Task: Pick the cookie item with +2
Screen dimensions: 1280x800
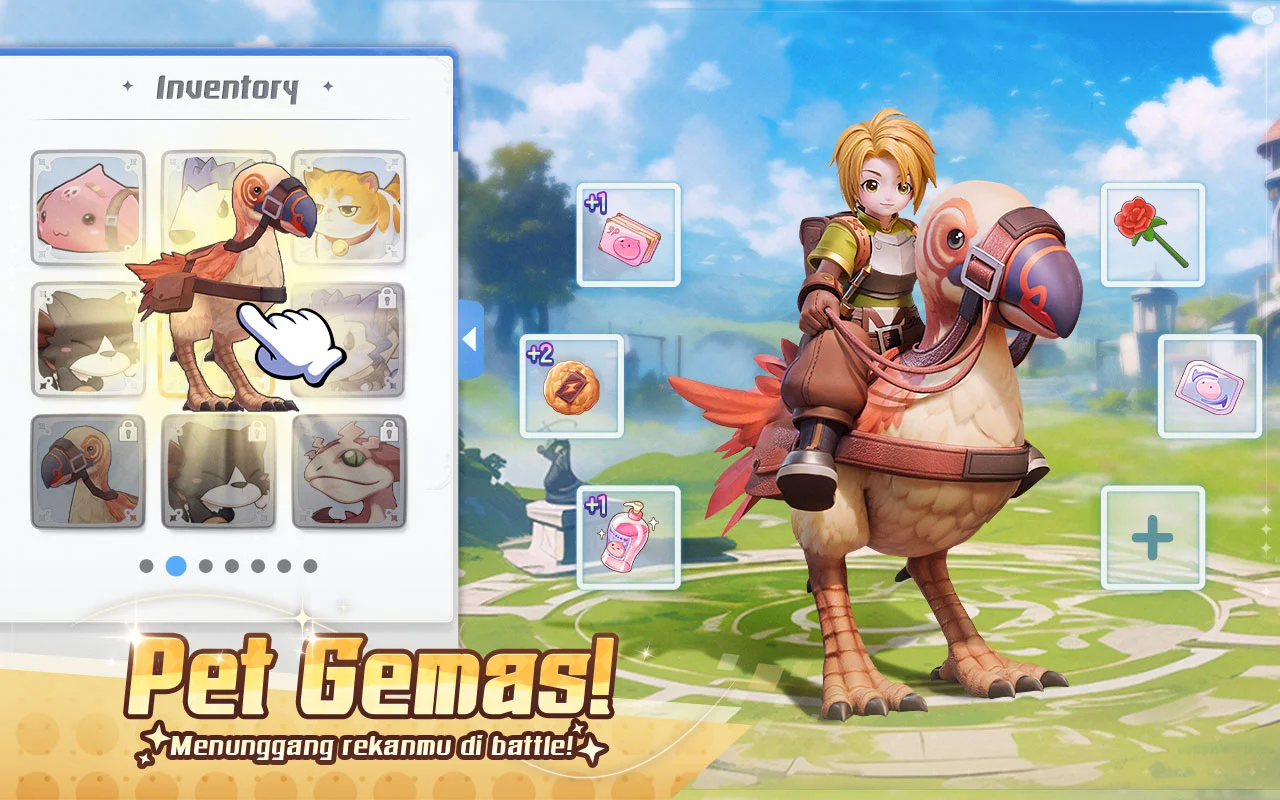Action: (571, 386)
